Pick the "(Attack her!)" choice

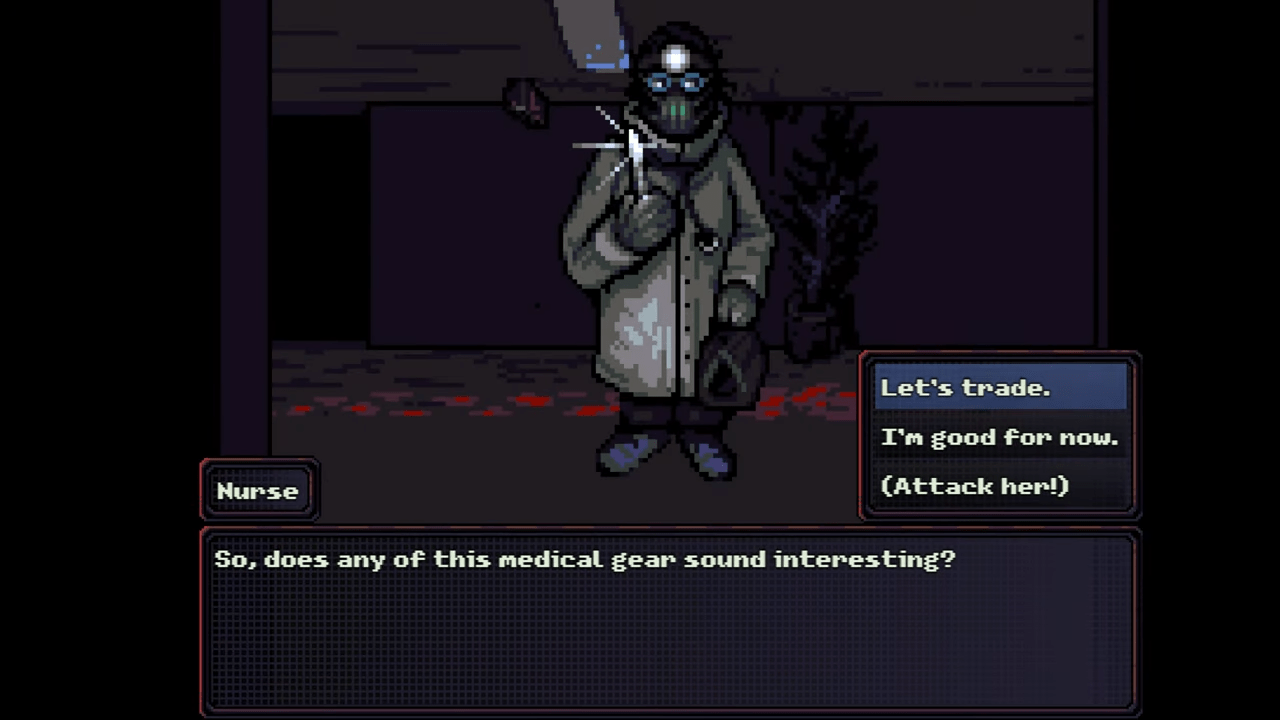click(975, 486)
